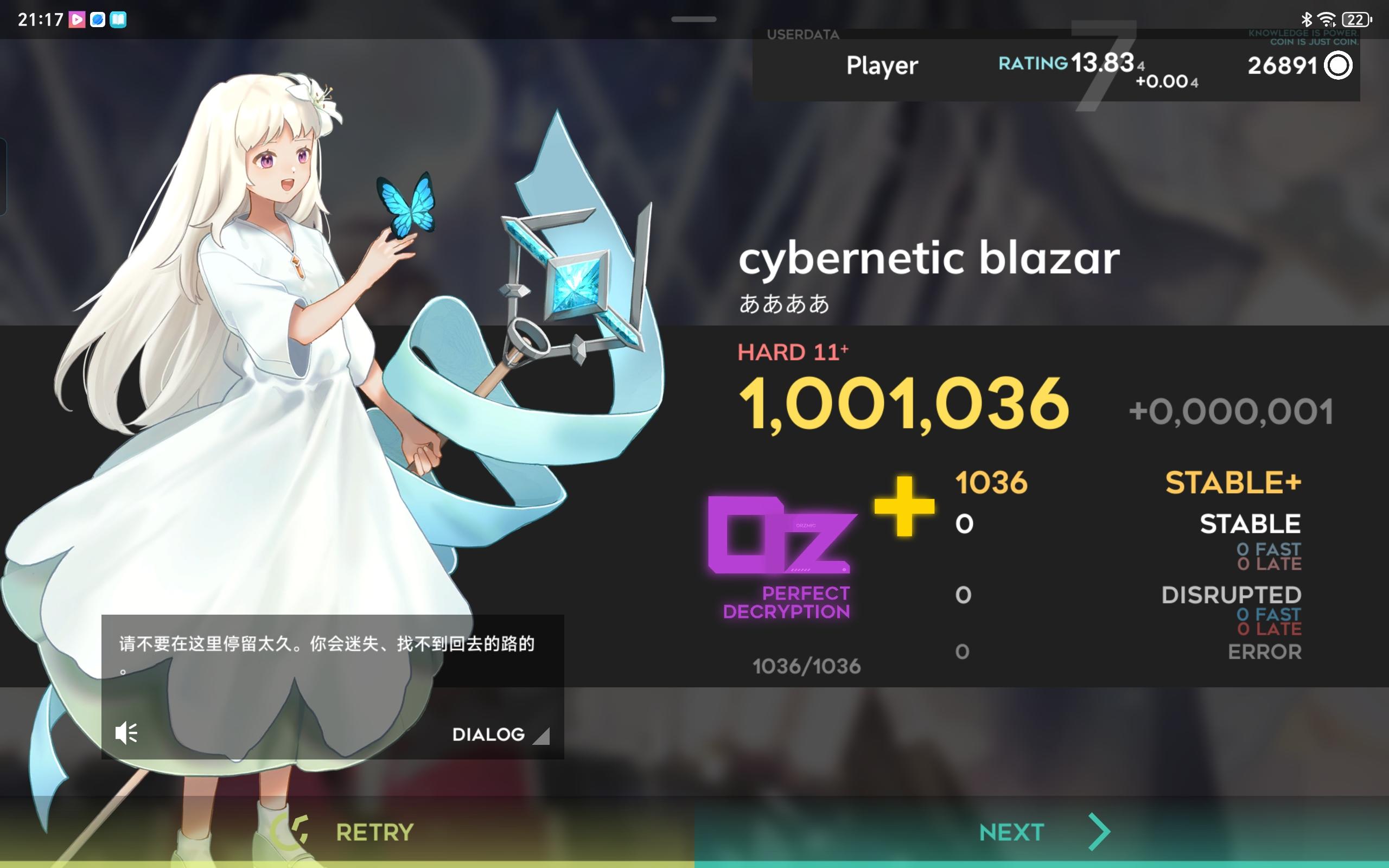Tap the blue planet browser icon in status bar

click(98, 19)
